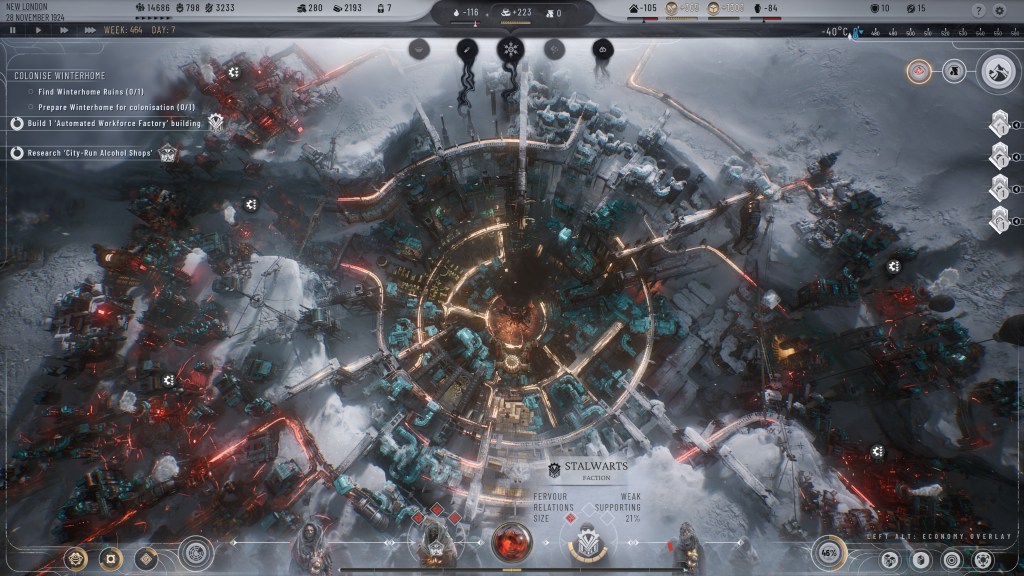Pause the game with the pause button
This screenshot has height=576, width=1024.
point(12,30)
